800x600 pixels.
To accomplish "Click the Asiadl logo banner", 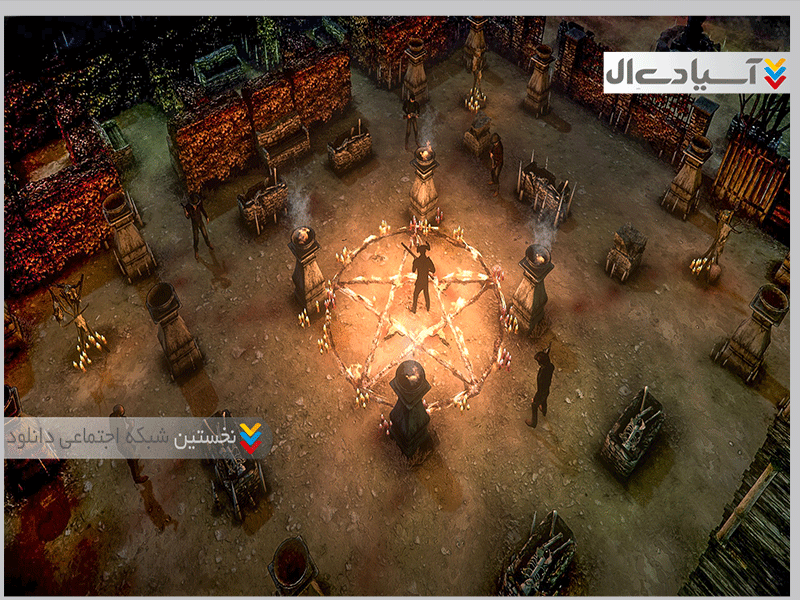I will click(x=696, y=73).
